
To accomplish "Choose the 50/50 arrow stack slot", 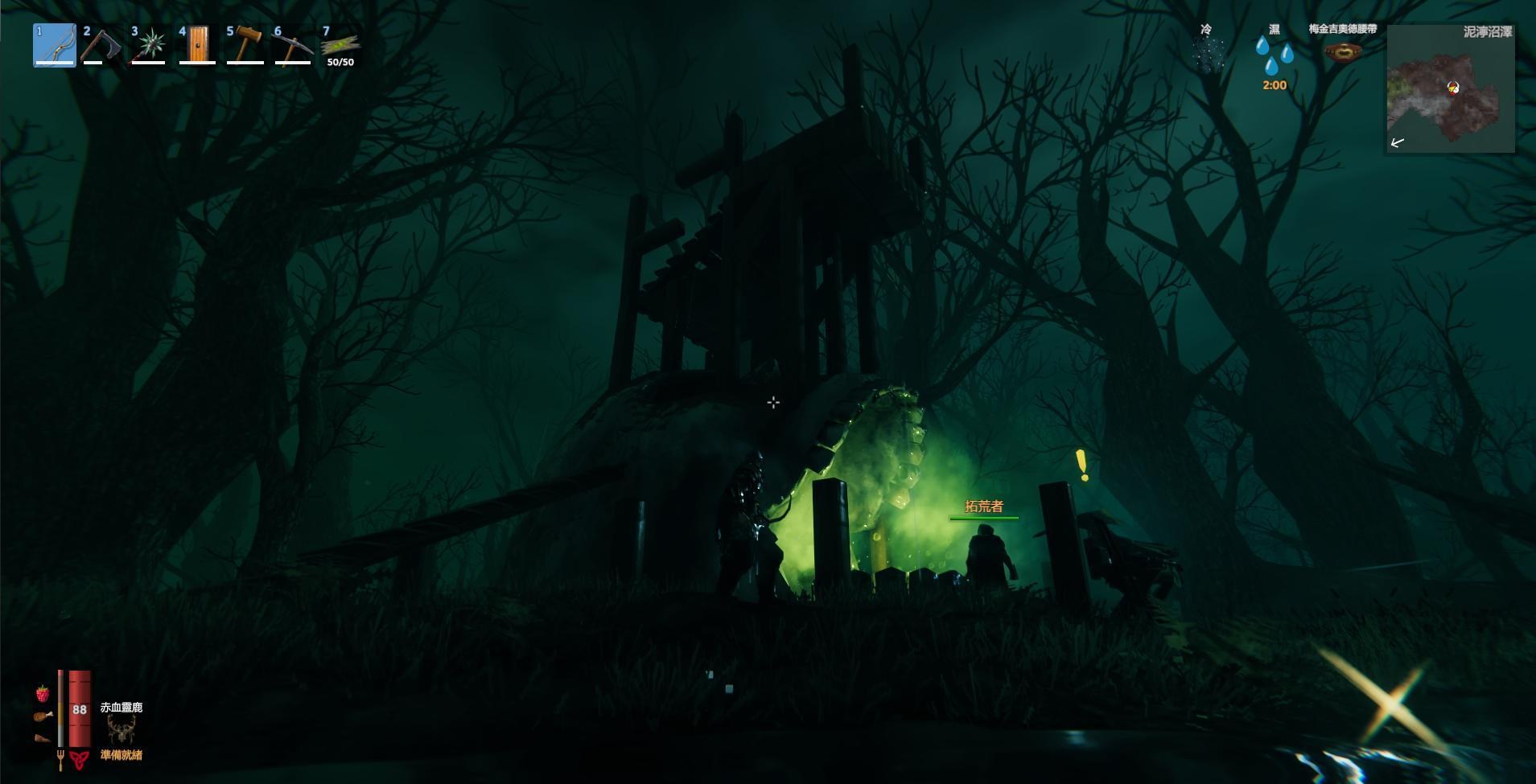I will [x=340, y=45].
